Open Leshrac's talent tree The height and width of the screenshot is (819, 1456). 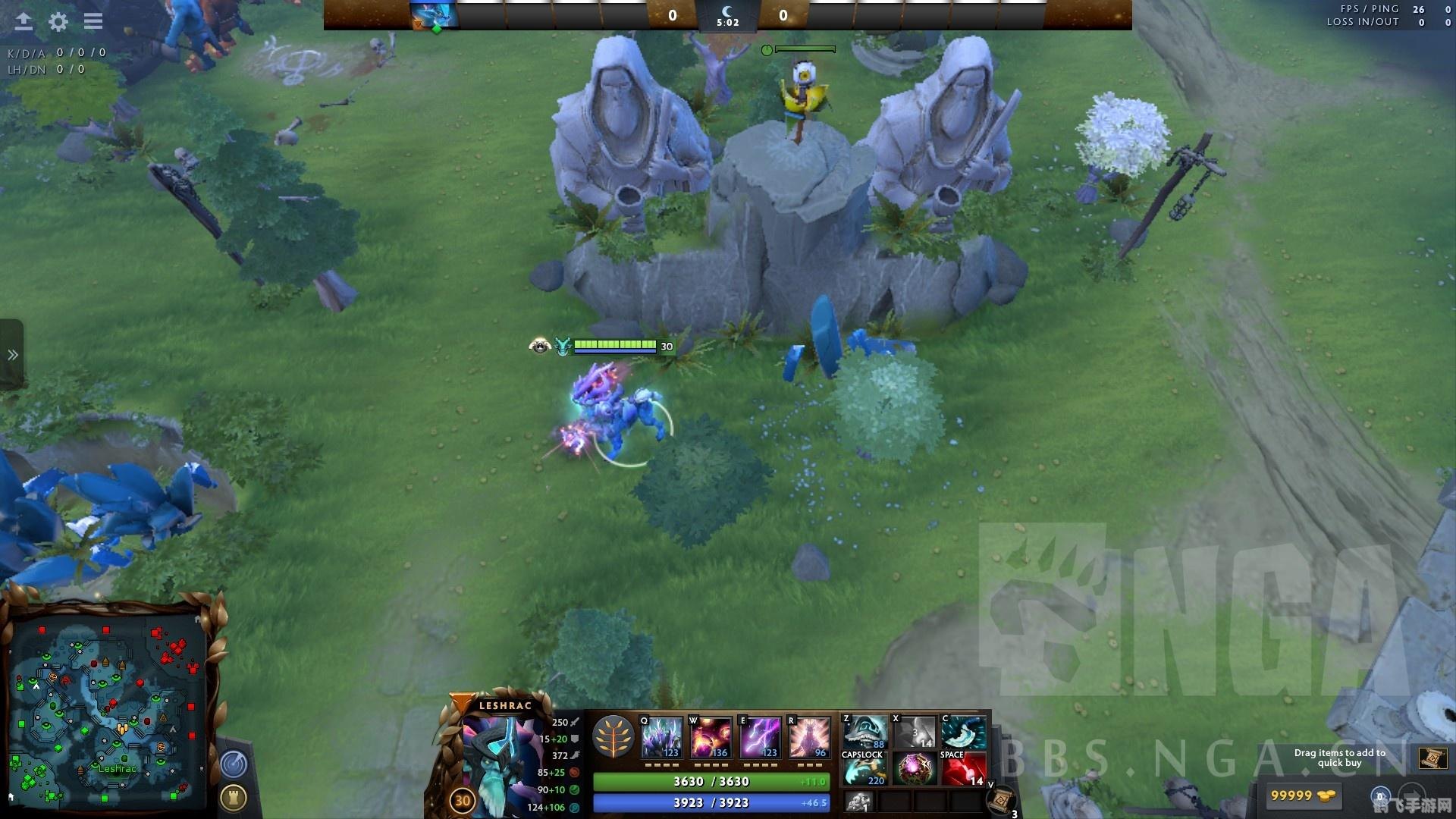coord(614,734)
